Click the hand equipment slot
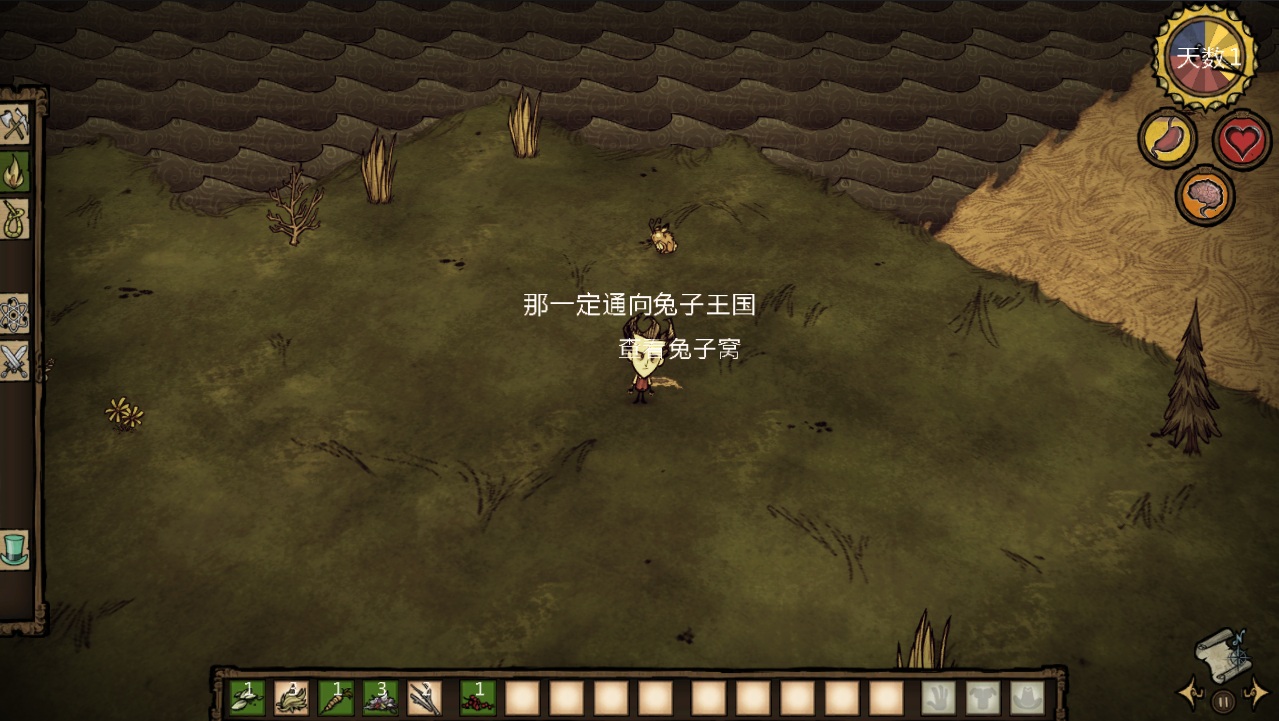The width and height of the screenshot is (1279, 721). pos(938,697)
